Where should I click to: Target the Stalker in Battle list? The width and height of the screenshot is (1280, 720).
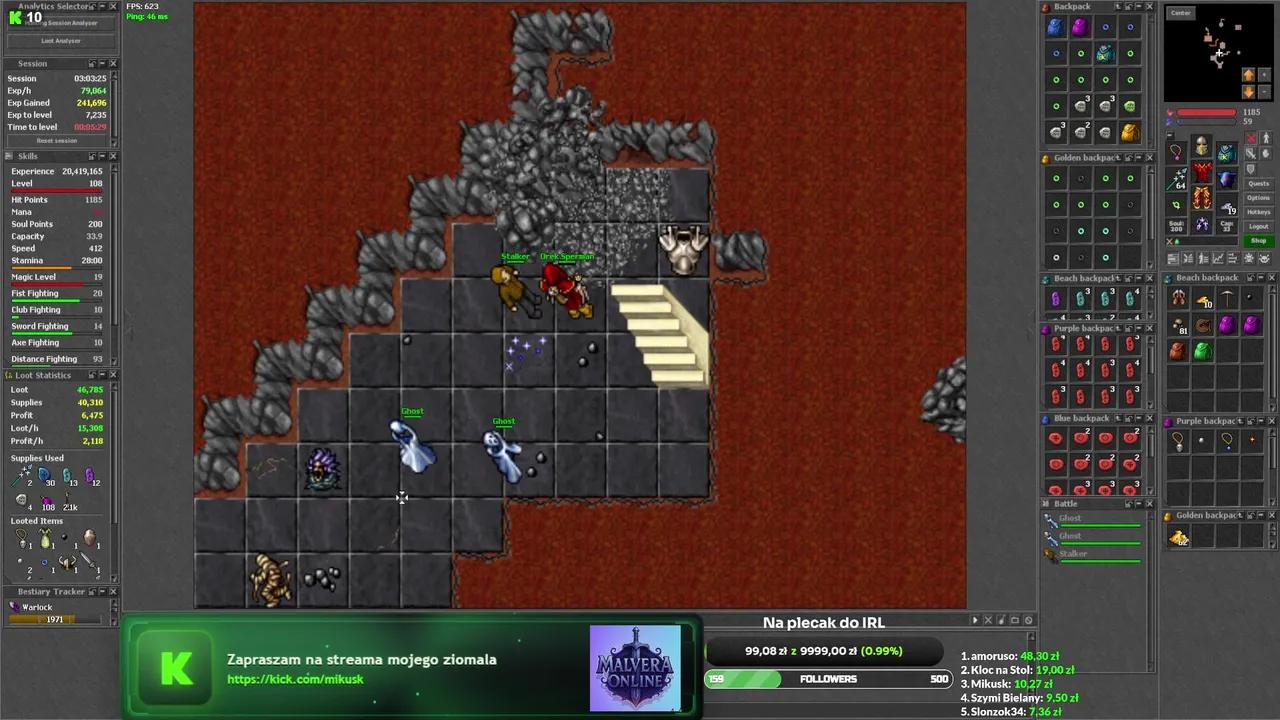[x=1073, y=554]
